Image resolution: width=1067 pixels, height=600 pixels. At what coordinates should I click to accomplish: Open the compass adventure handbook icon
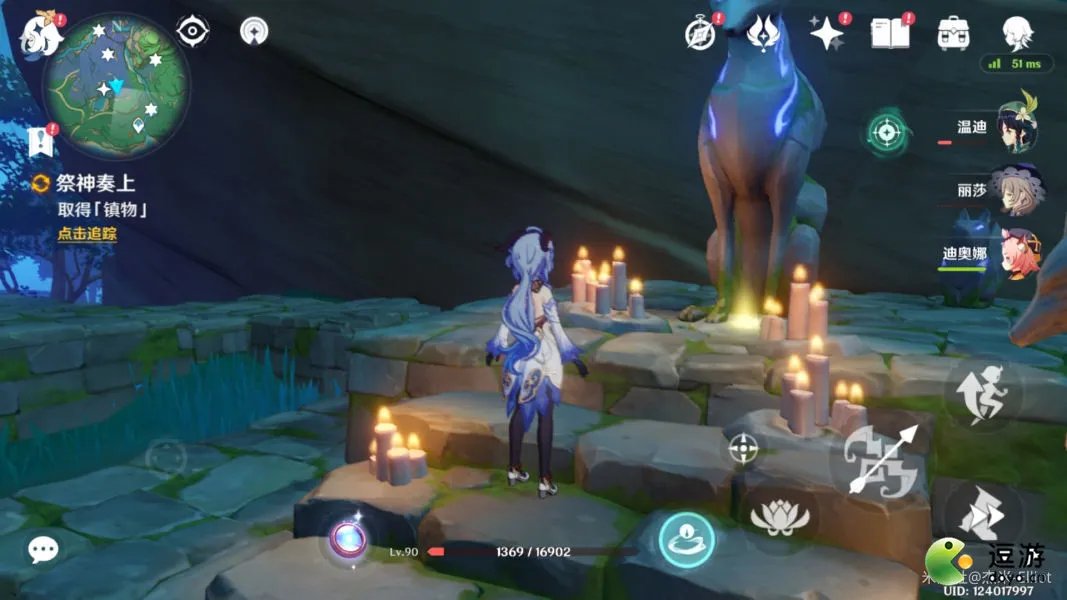click(700, 33)
